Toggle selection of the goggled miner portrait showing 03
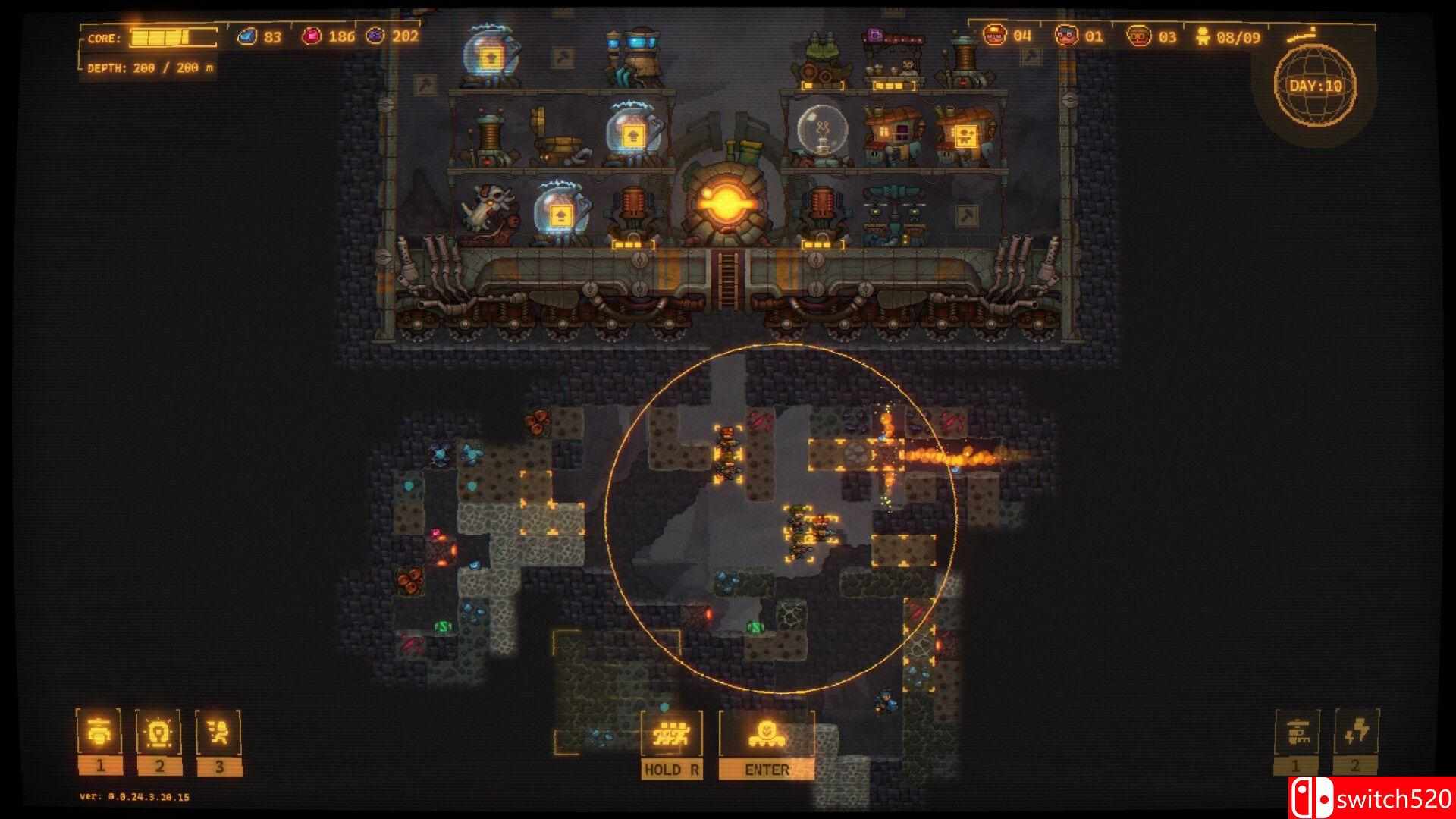The image size is (1456, 819). click(1140, 35)
